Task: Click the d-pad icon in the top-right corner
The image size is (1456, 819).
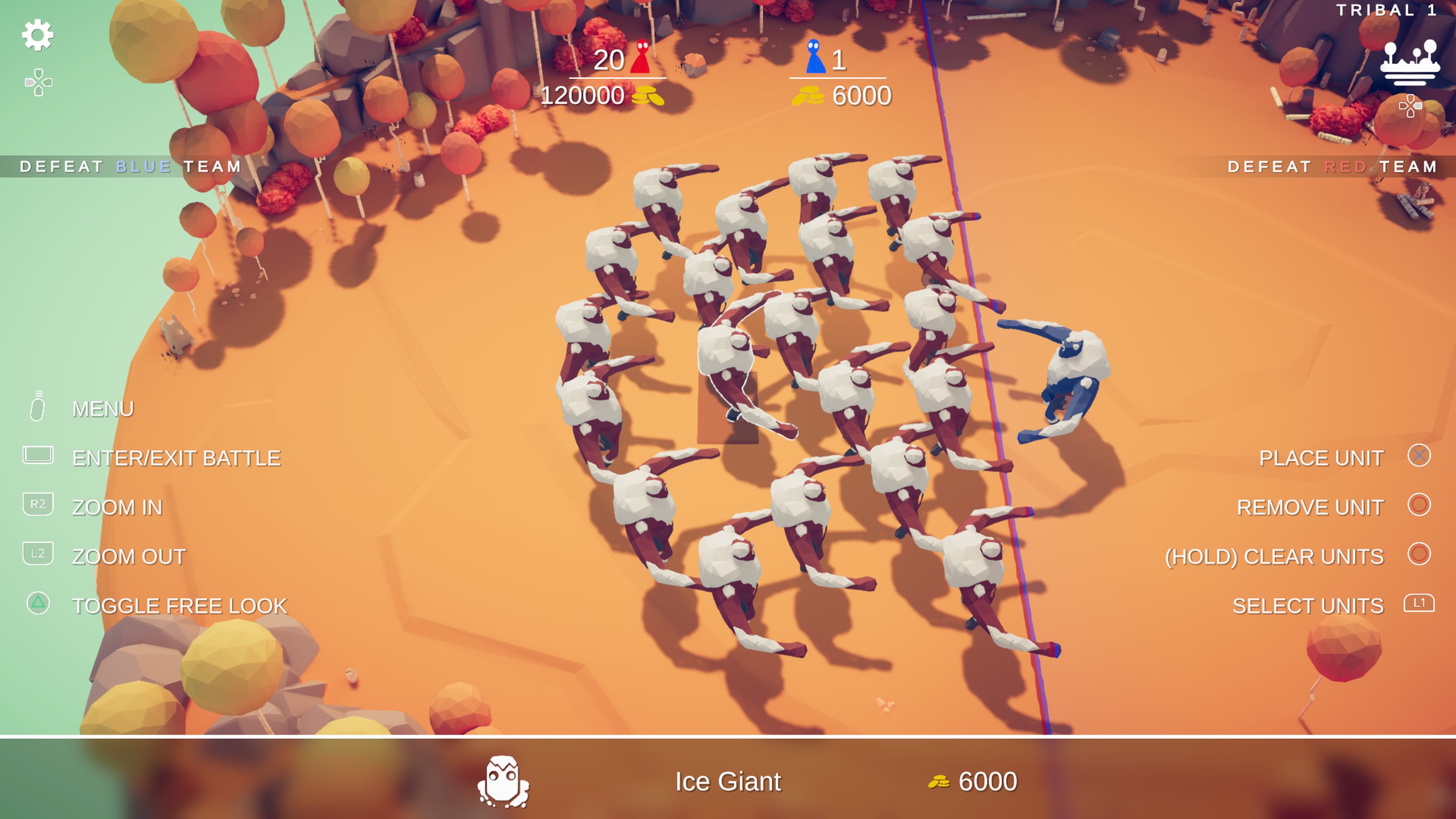Action: click(x=1411, y=105)
